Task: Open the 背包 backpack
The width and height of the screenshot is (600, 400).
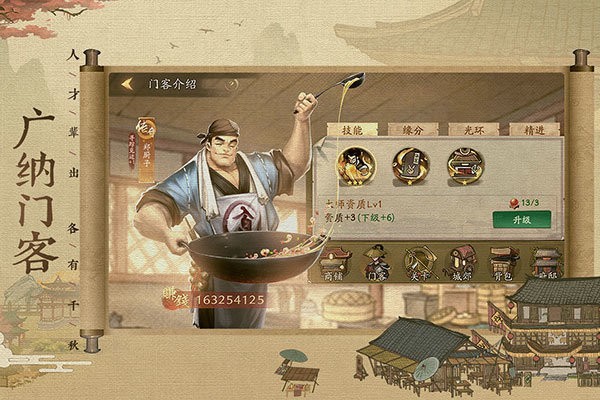Action: click(x=503, y=262)
